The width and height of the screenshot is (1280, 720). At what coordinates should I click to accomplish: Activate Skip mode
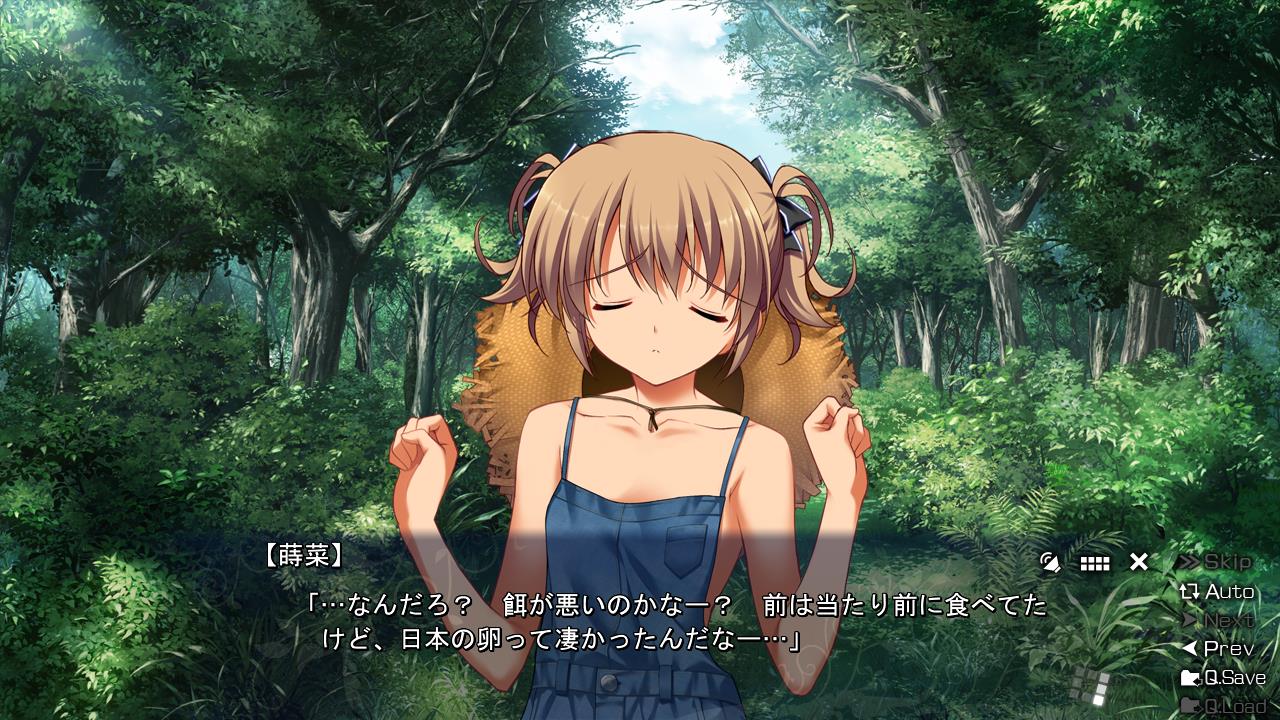[1215, 562]
